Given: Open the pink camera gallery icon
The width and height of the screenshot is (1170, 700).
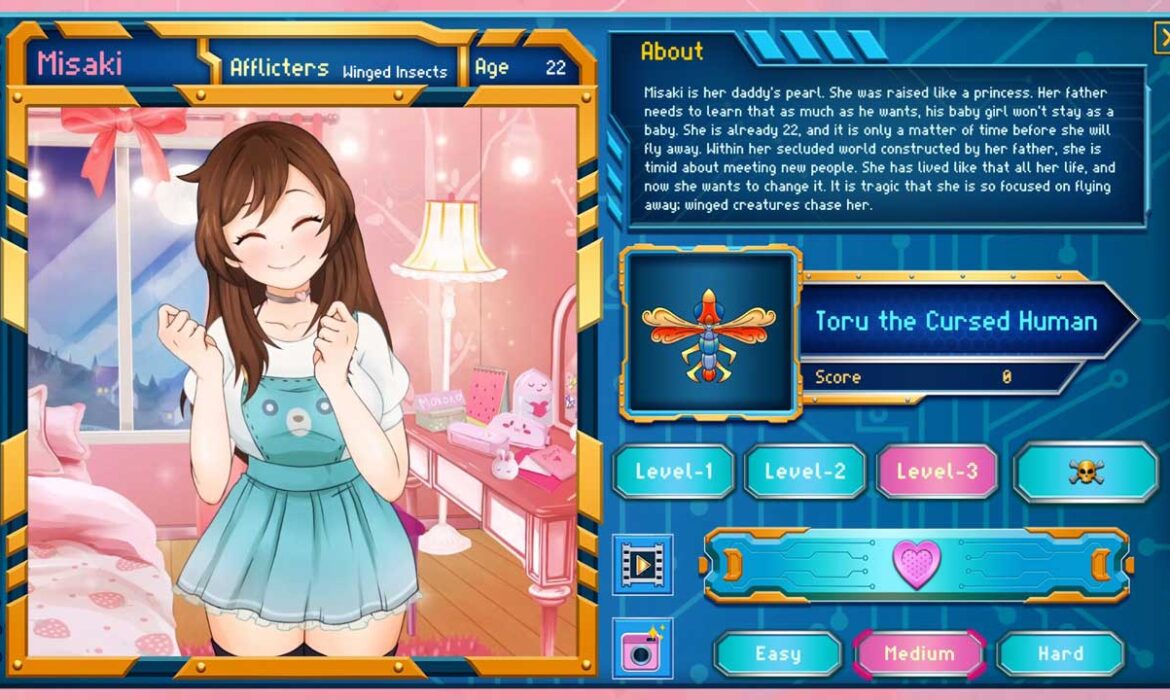Looking at the screenshot, I should point(642,649).
